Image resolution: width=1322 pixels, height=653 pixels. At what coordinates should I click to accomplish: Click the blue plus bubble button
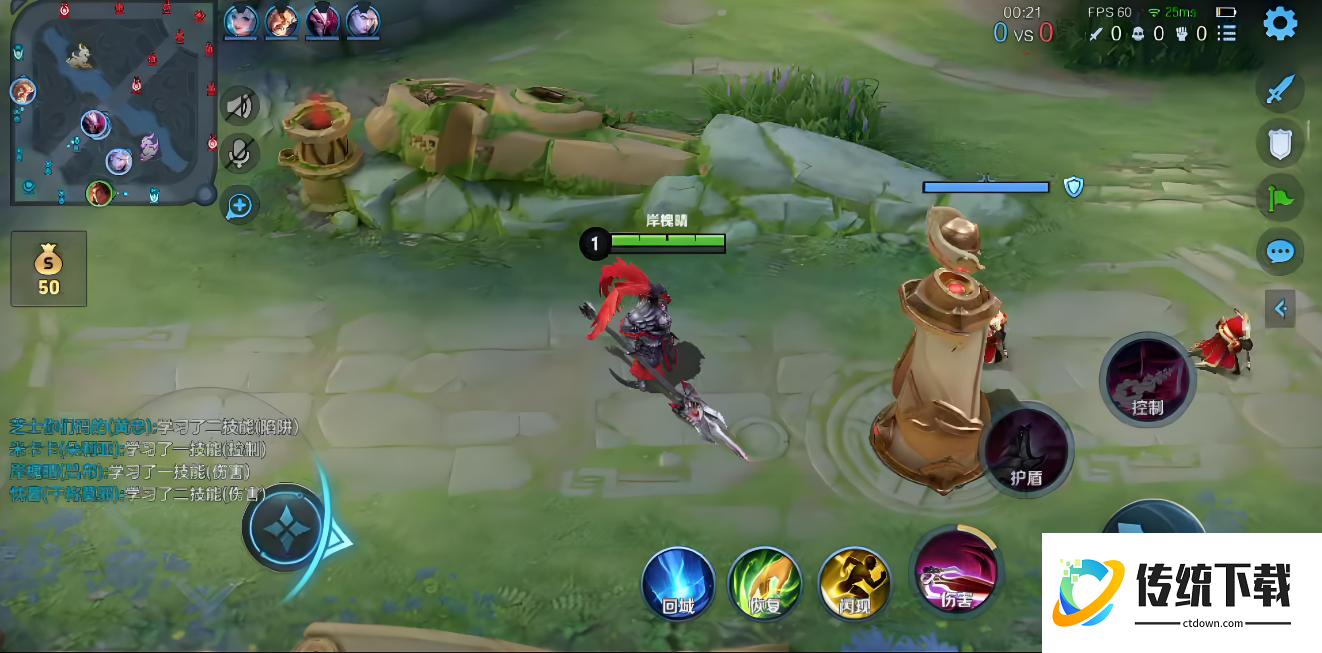point(239,206)
